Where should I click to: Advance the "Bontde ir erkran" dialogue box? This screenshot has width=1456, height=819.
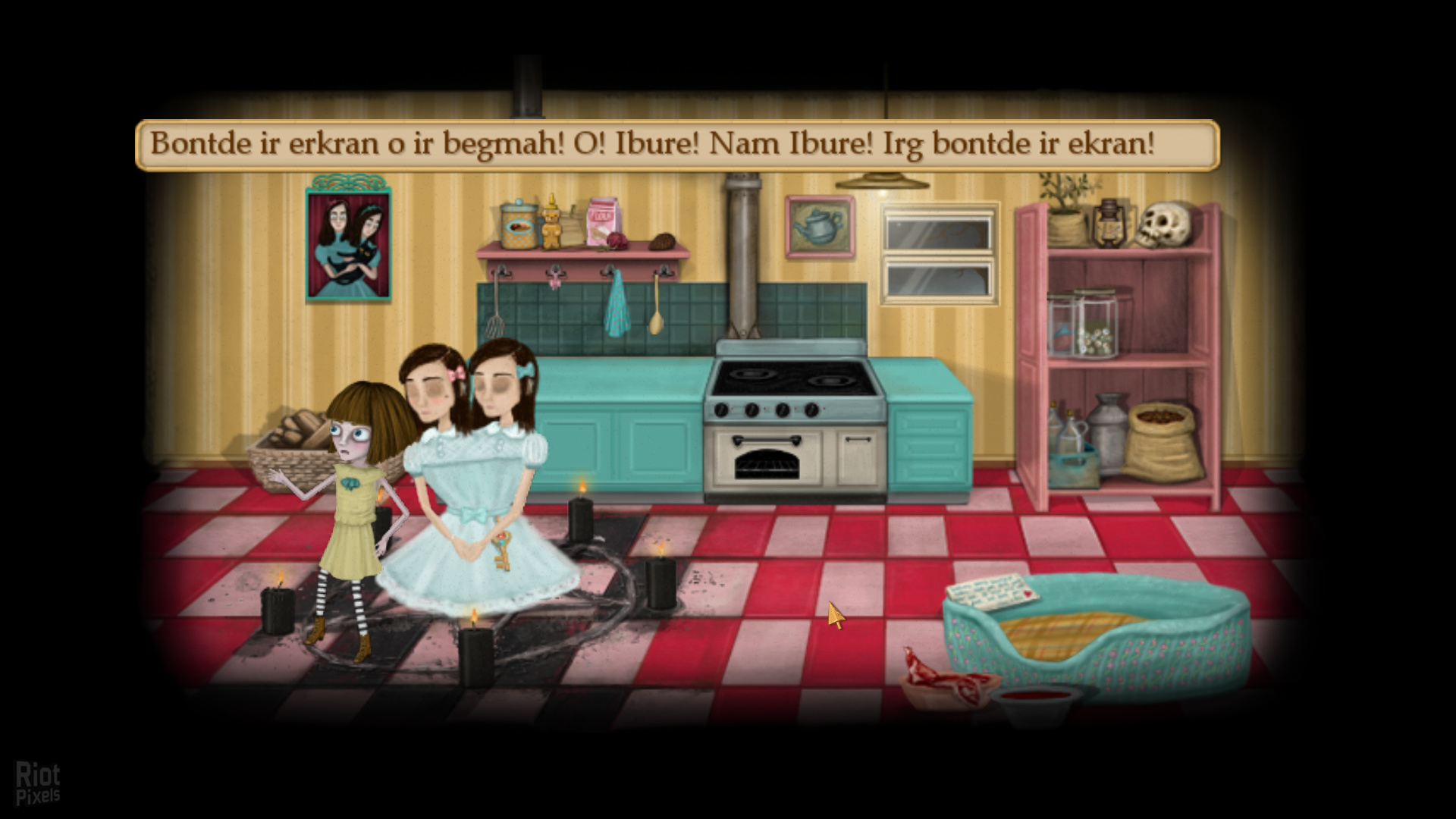point(676,144)
